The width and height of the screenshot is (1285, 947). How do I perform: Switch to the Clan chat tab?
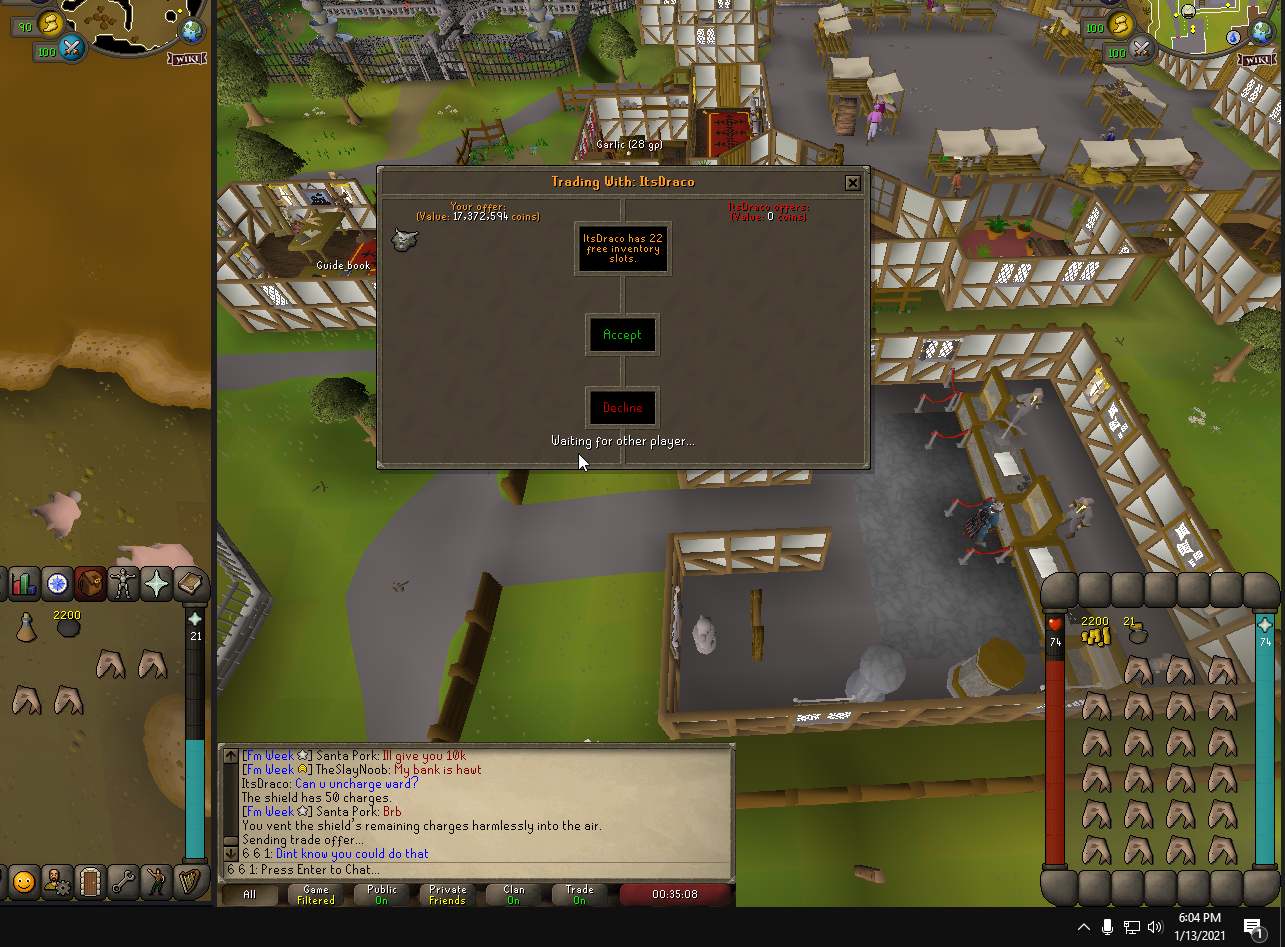coord(513,895)
